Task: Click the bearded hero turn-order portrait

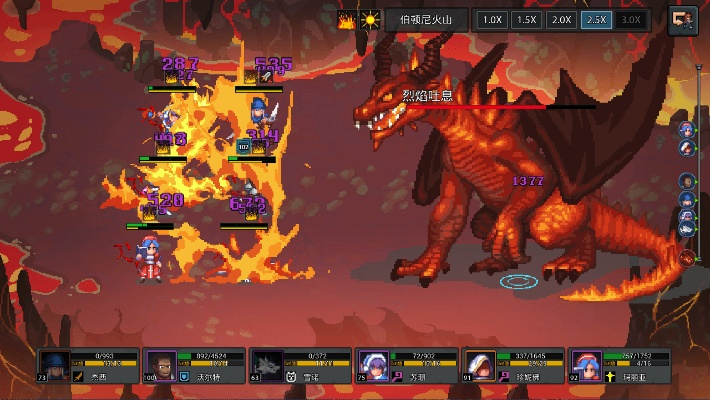Action: pyautogui.click(x=688, y=181)
